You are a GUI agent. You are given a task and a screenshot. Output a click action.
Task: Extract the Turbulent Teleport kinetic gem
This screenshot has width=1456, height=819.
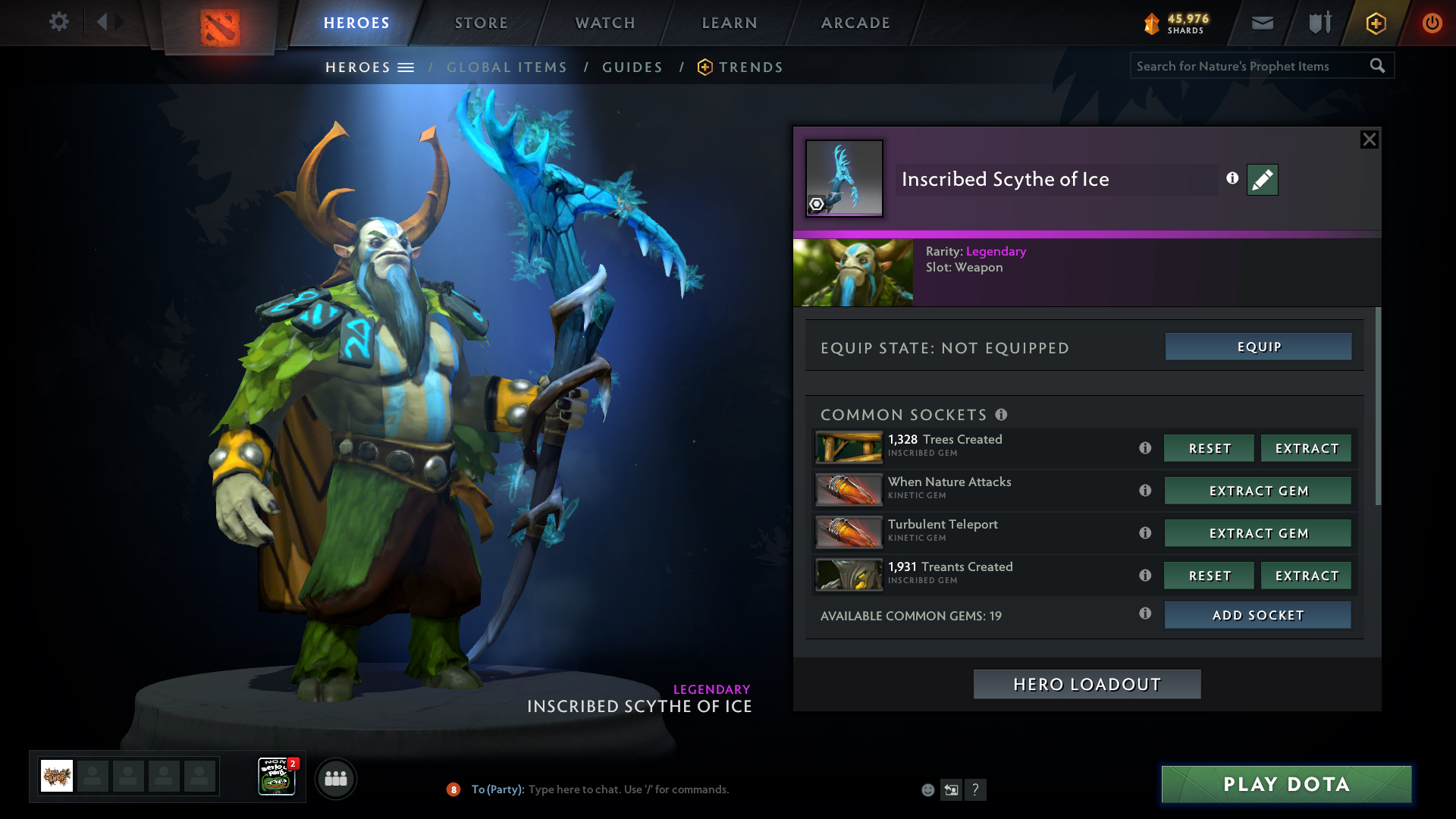(1257, 533)
